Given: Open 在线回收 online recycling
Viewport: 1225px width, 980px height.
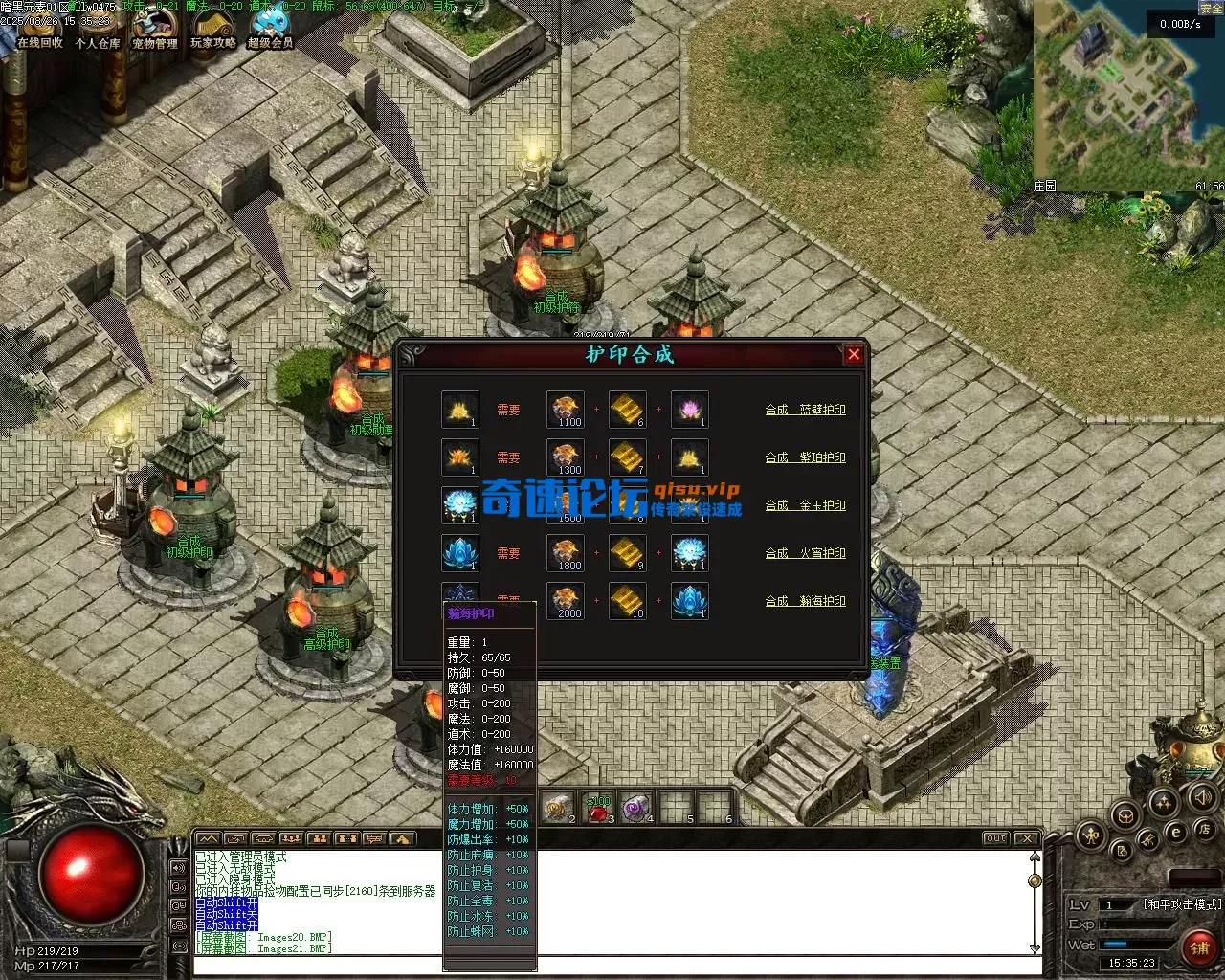Looking at the screenshot, I should (x=39, y=29).
